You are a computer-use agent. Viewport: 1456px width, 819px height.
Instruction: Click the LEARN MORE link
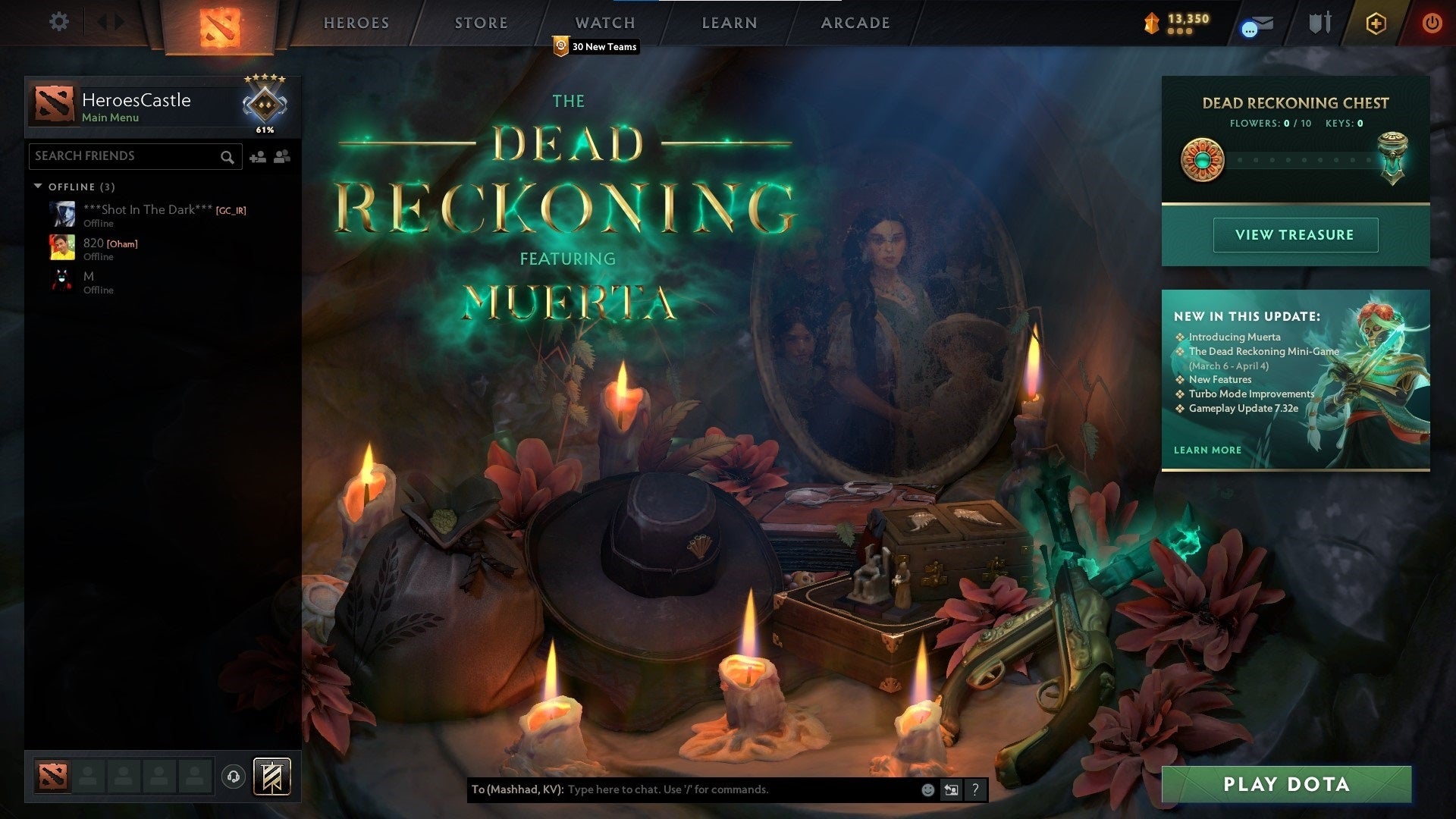point(1207,450)
